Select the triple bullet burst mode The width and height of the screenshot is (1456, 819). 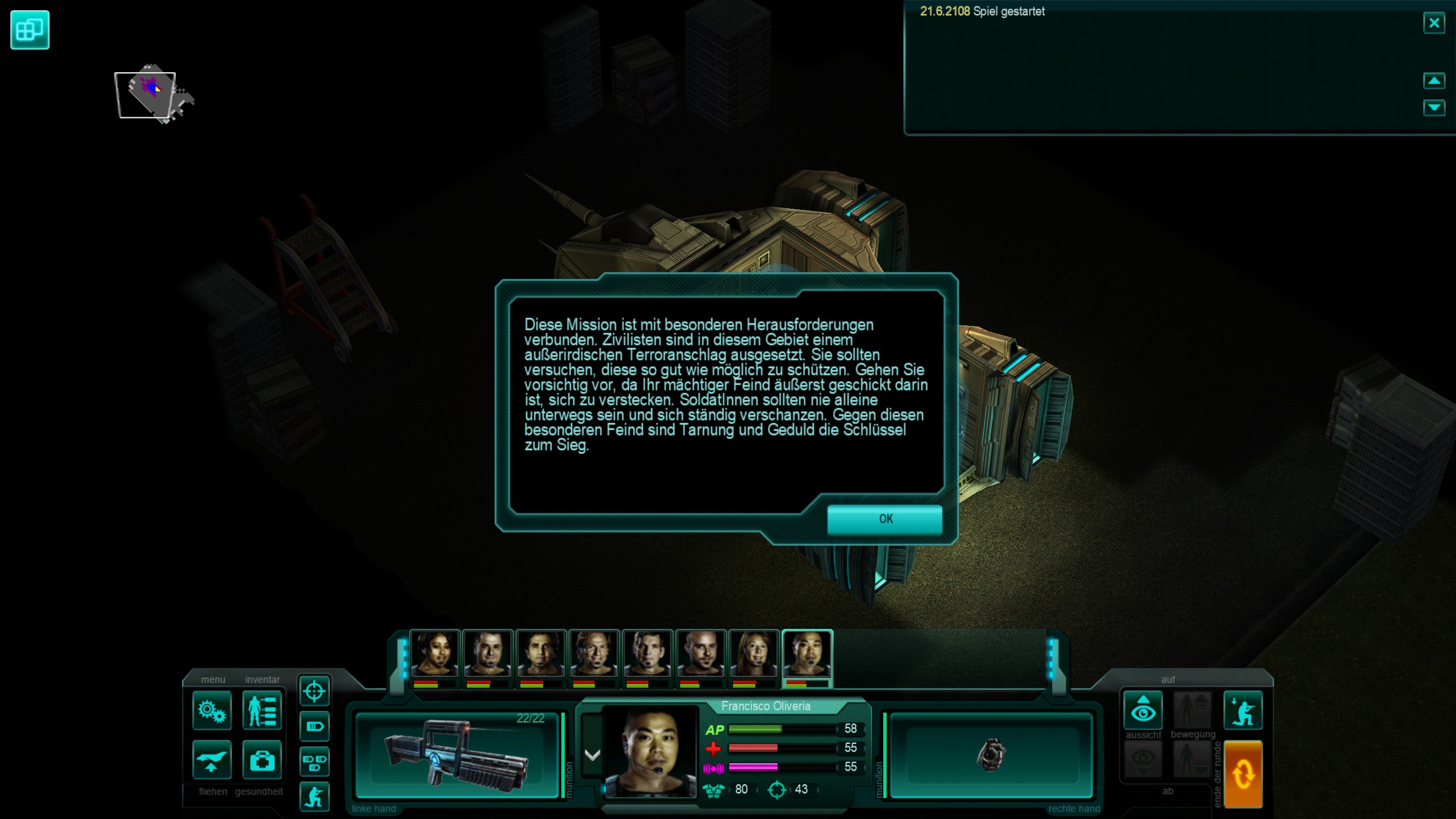314,762
